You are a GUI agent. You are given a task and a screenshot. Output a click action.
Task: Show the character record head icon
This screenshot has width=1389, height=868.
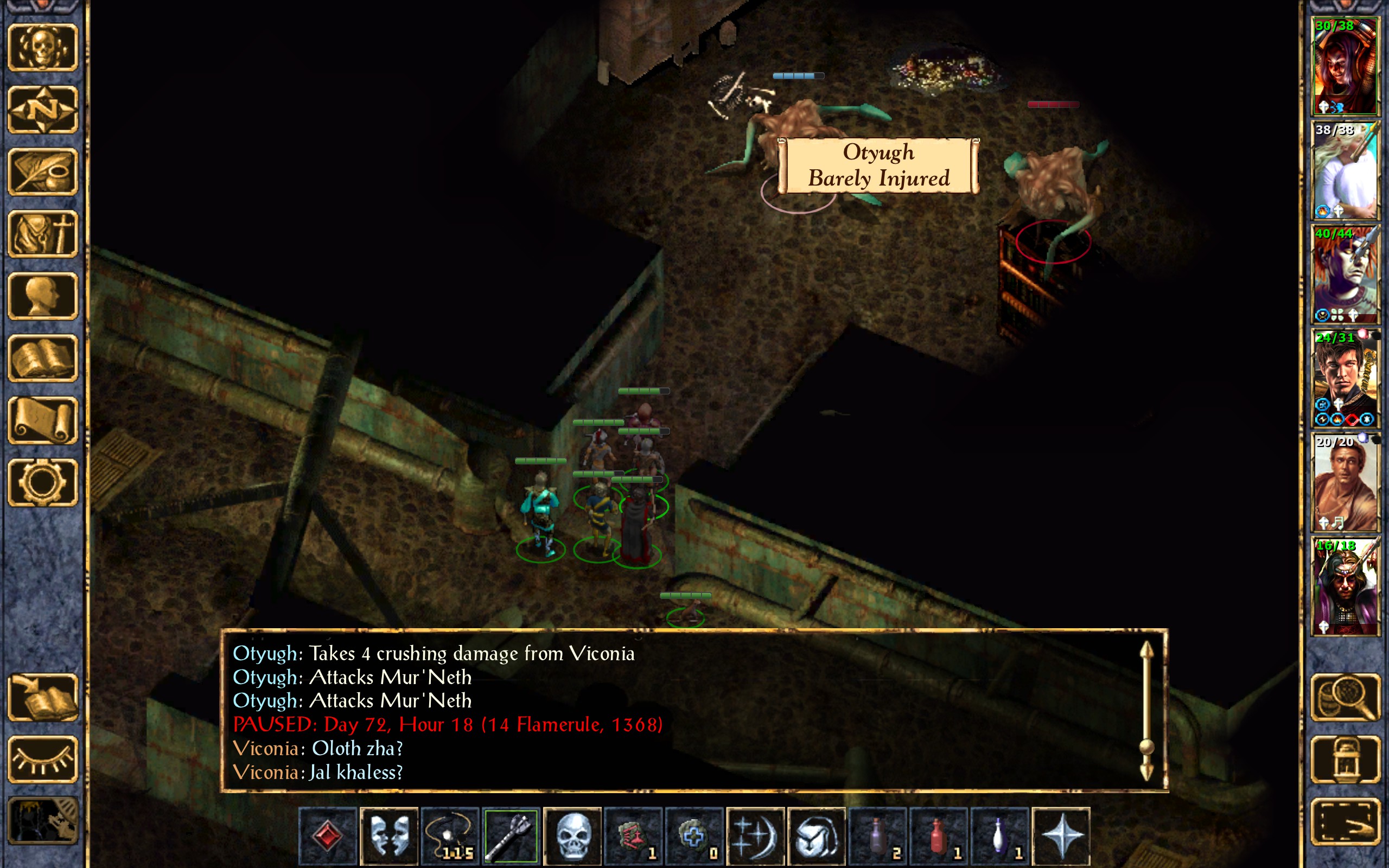[42, 296]
